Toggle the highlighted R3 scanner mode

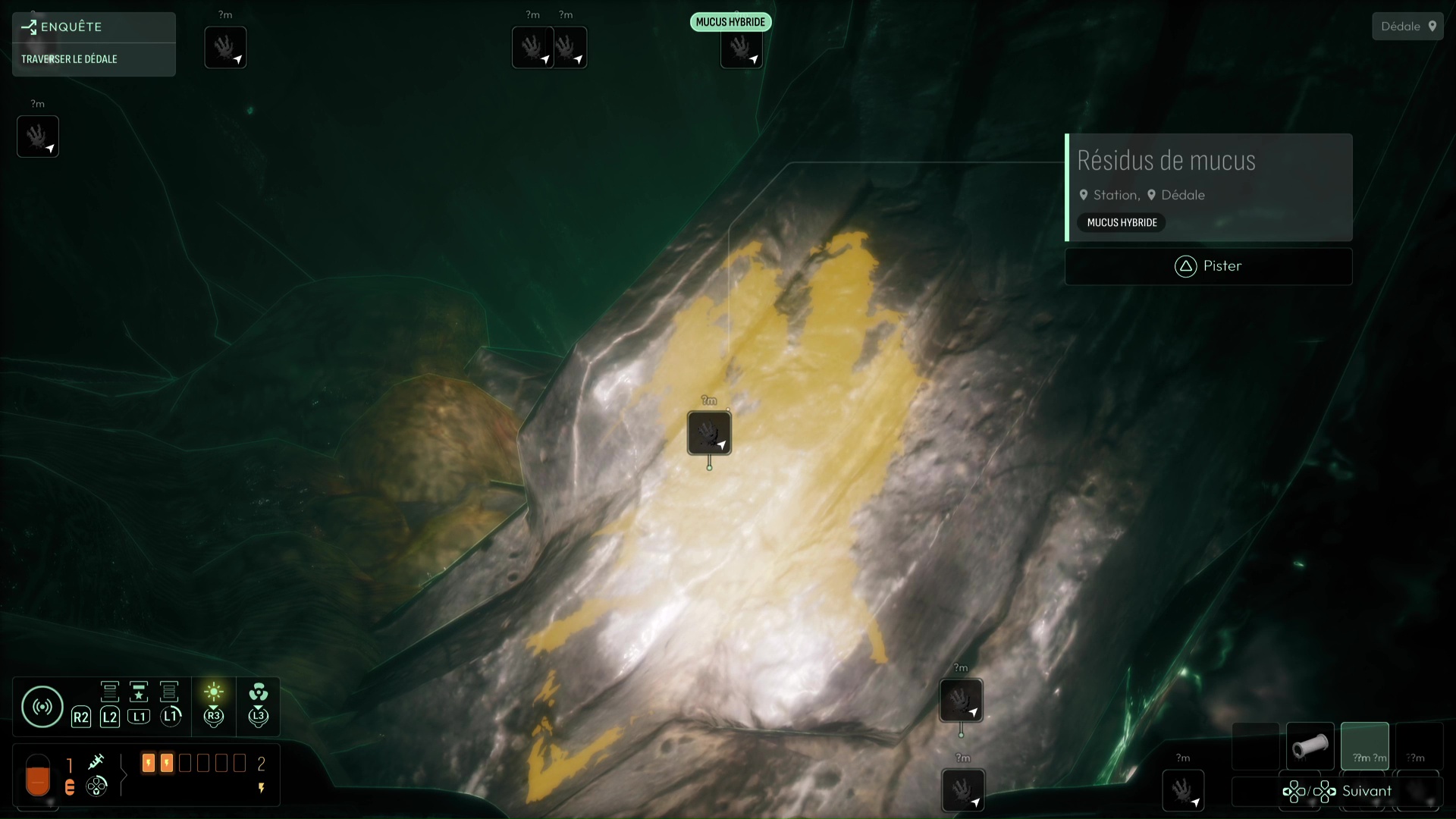[213, 715]
